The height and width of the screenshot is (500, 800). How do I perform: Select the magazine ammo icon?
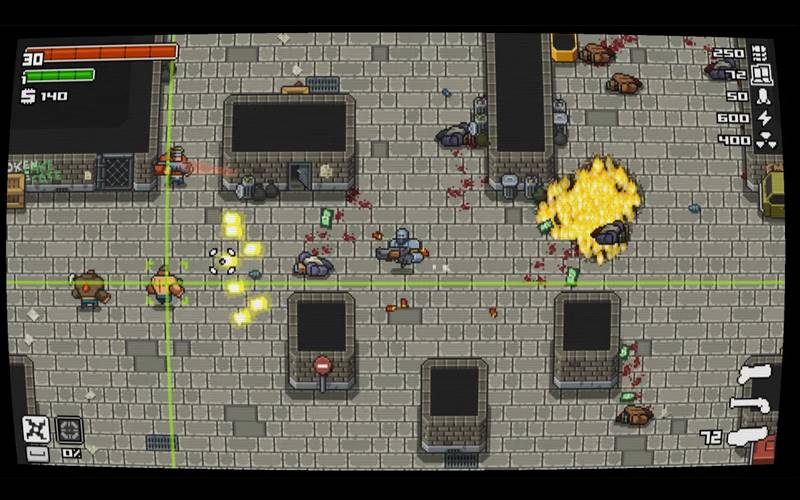pos(761,74)
